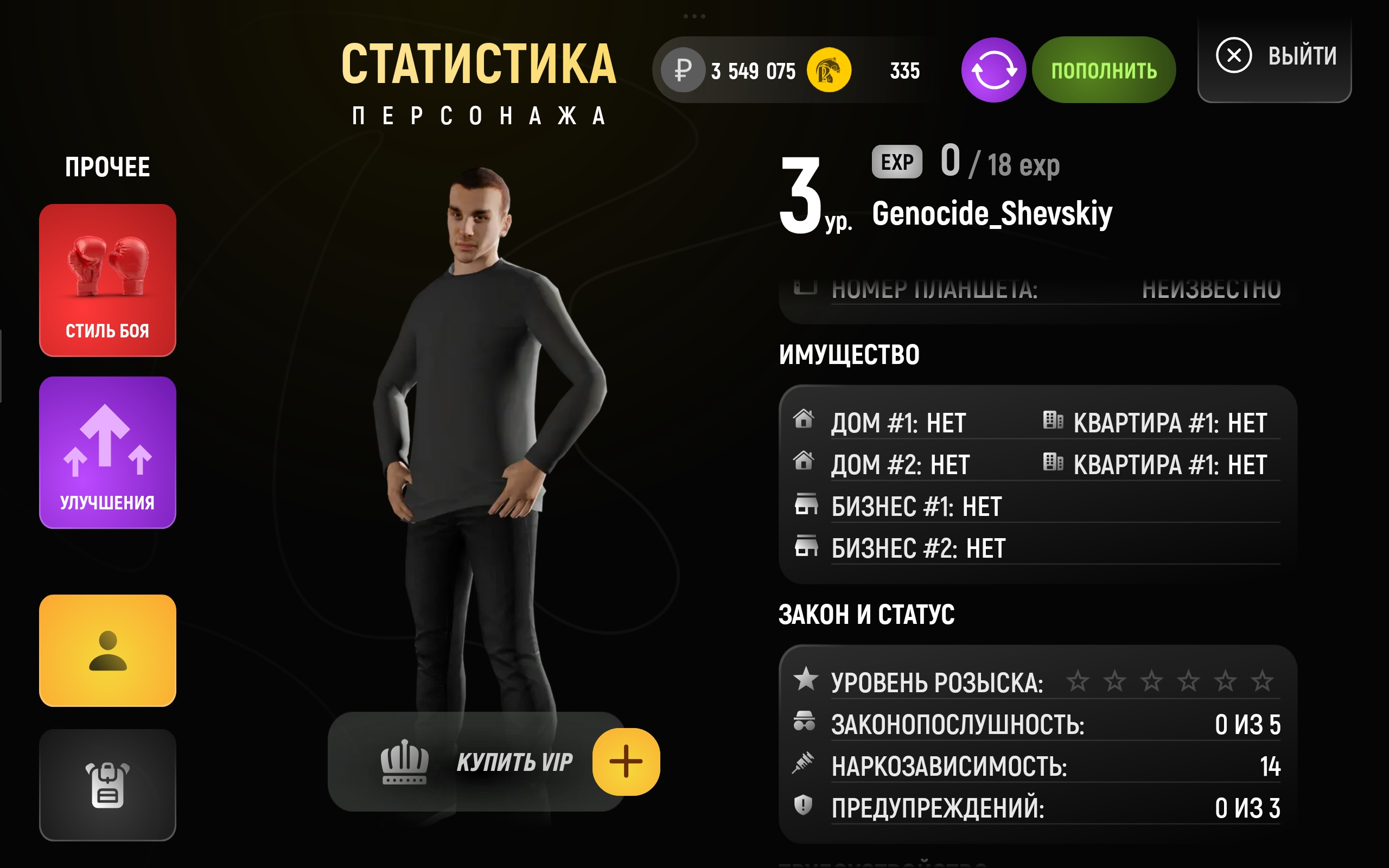Click the ruble balance icon
This screenshot has width=1389, height=868.
point(683,70)
